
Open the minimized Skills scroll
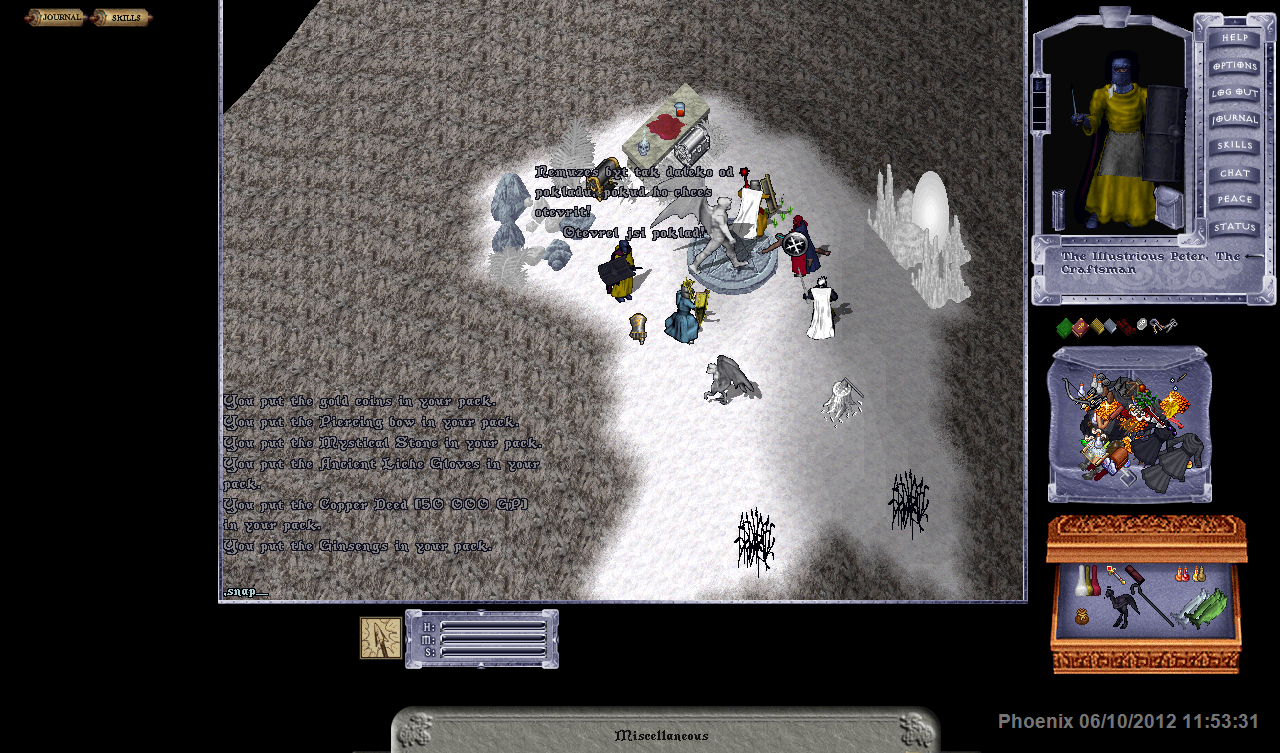pos(121,17)
